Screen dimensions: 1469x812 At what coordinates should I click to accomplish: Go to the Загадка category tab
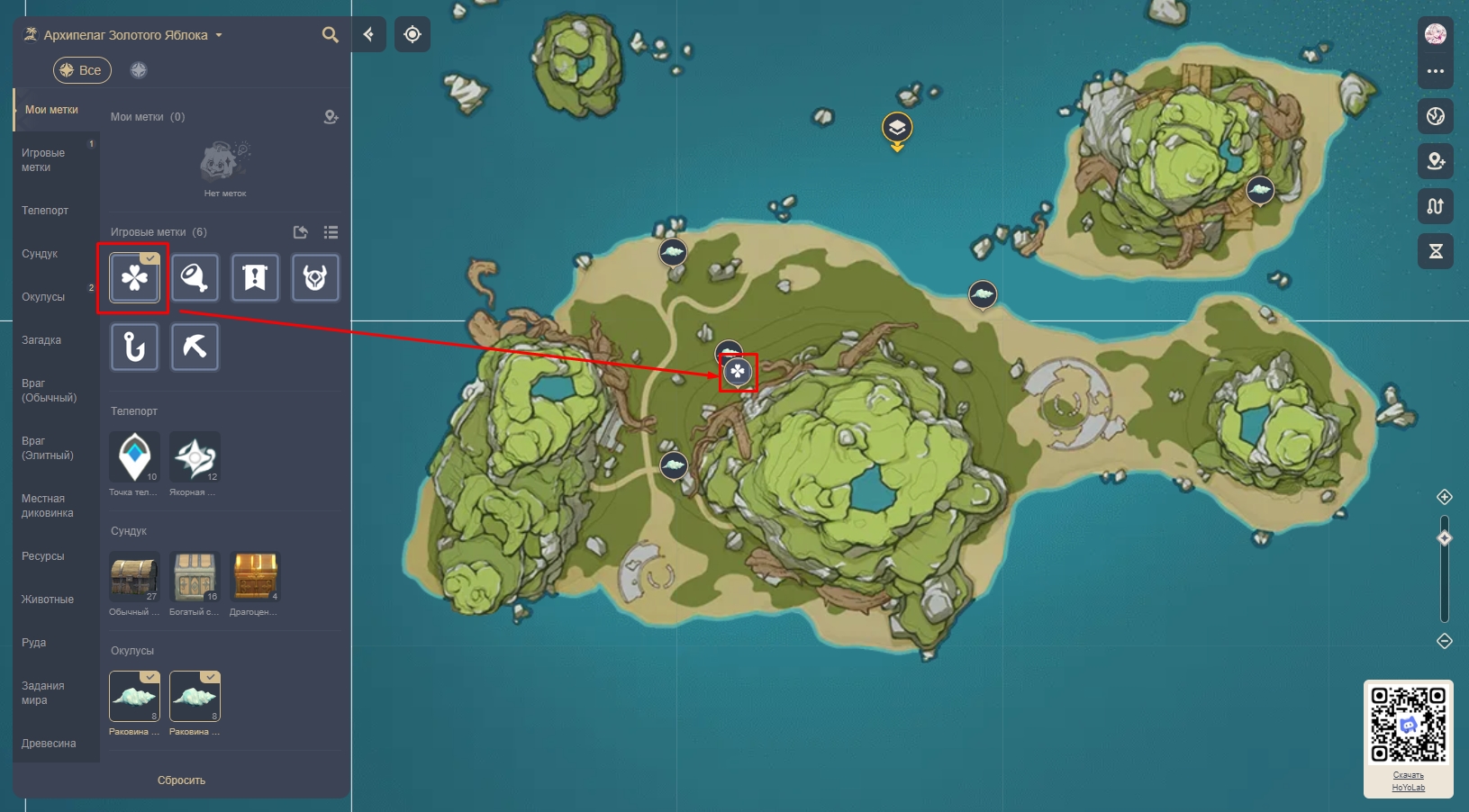point(41,340)
